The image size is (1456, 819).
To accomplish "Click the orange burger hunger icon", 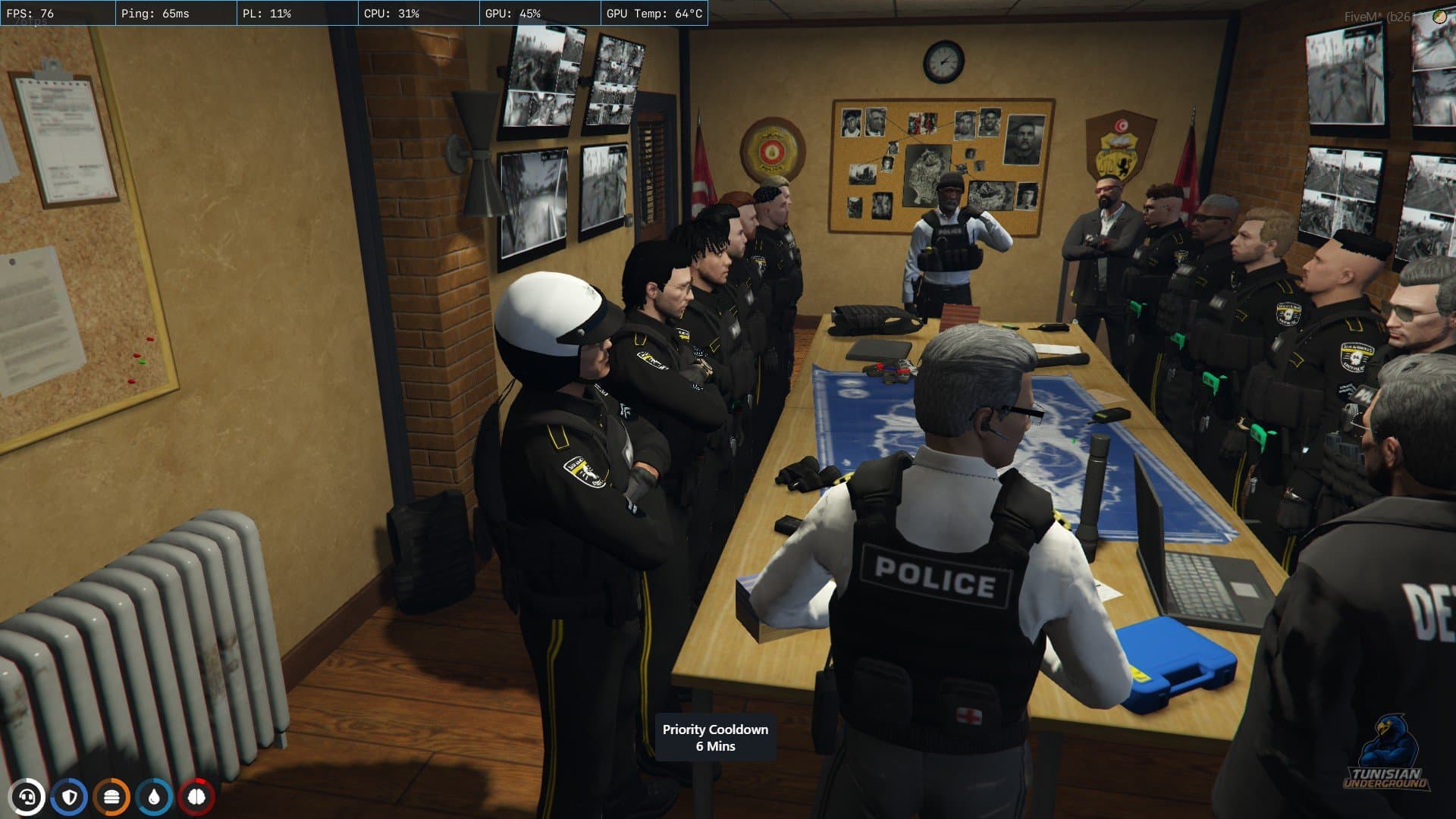I will click(x=111, y=797).
